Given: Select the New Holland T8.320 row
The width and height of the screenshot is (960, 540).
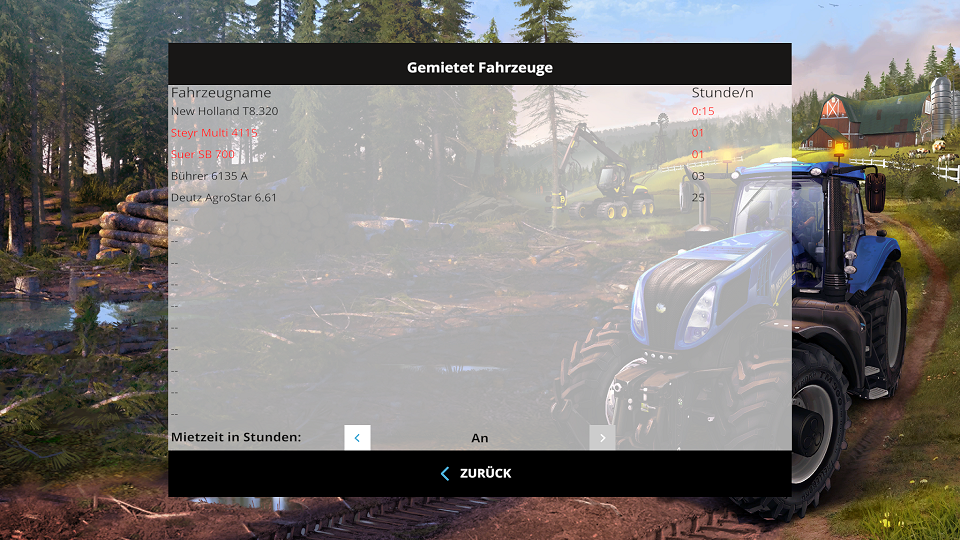Looking at the screenshot, I should [x=225, y=111].
